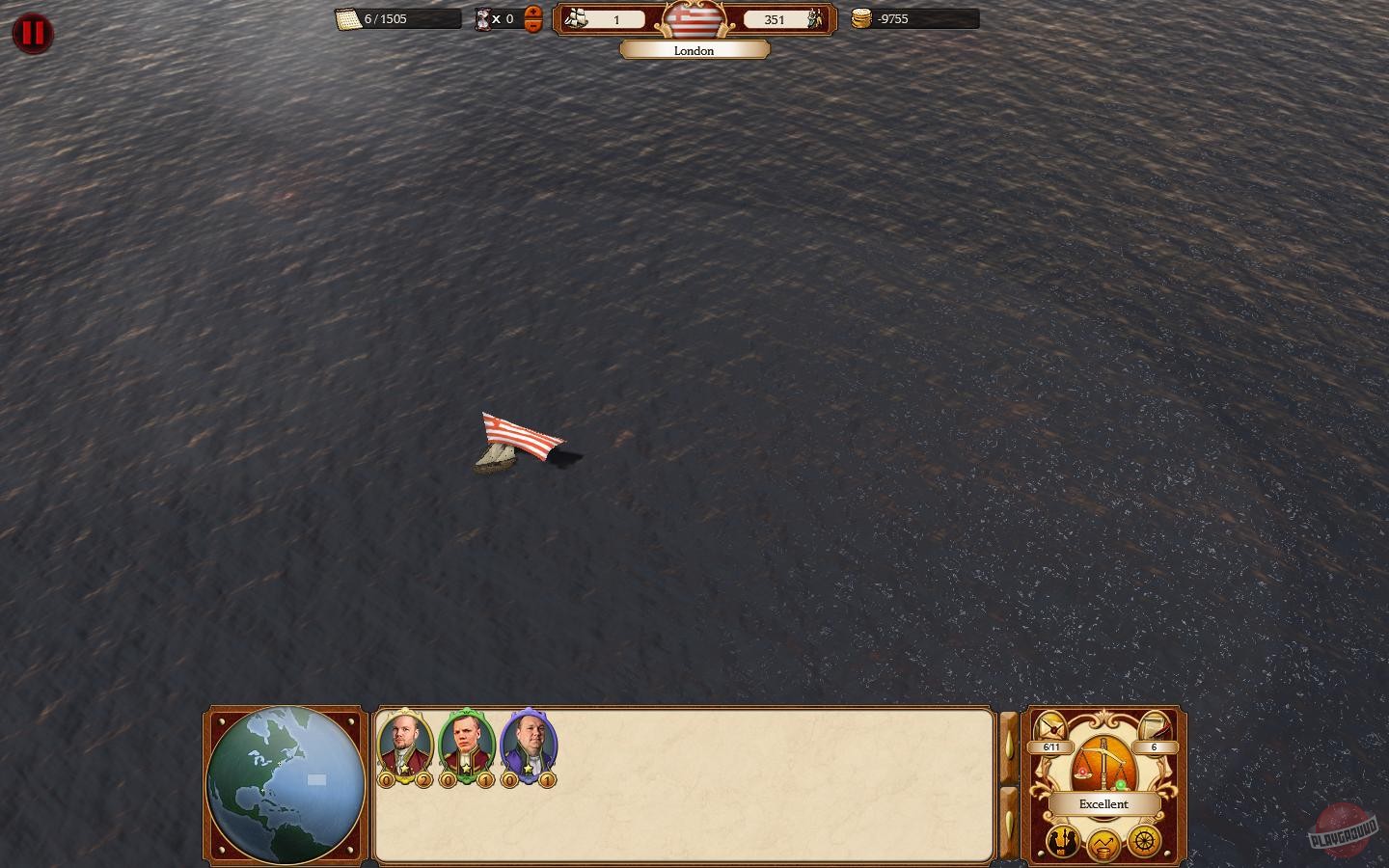Increase game speed with the plus stepper
1389x868 pixels.
[x=534, y=13]
